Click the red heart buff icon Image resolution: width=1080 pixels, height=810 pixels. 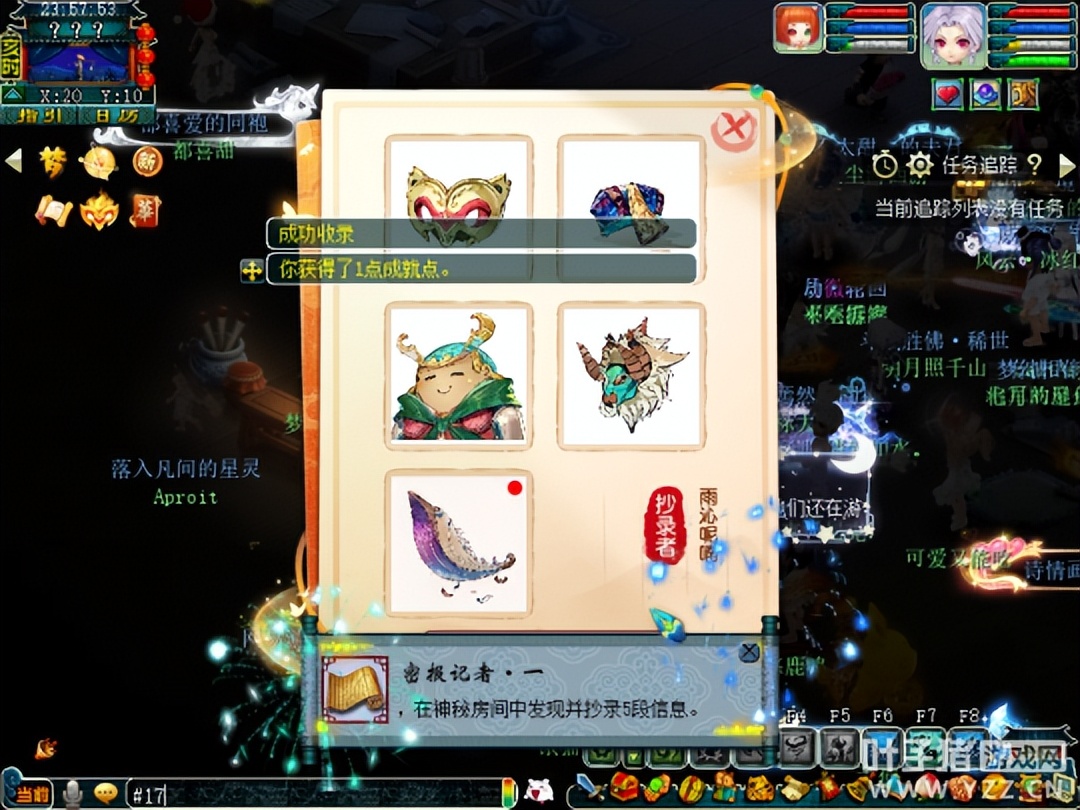947,94
